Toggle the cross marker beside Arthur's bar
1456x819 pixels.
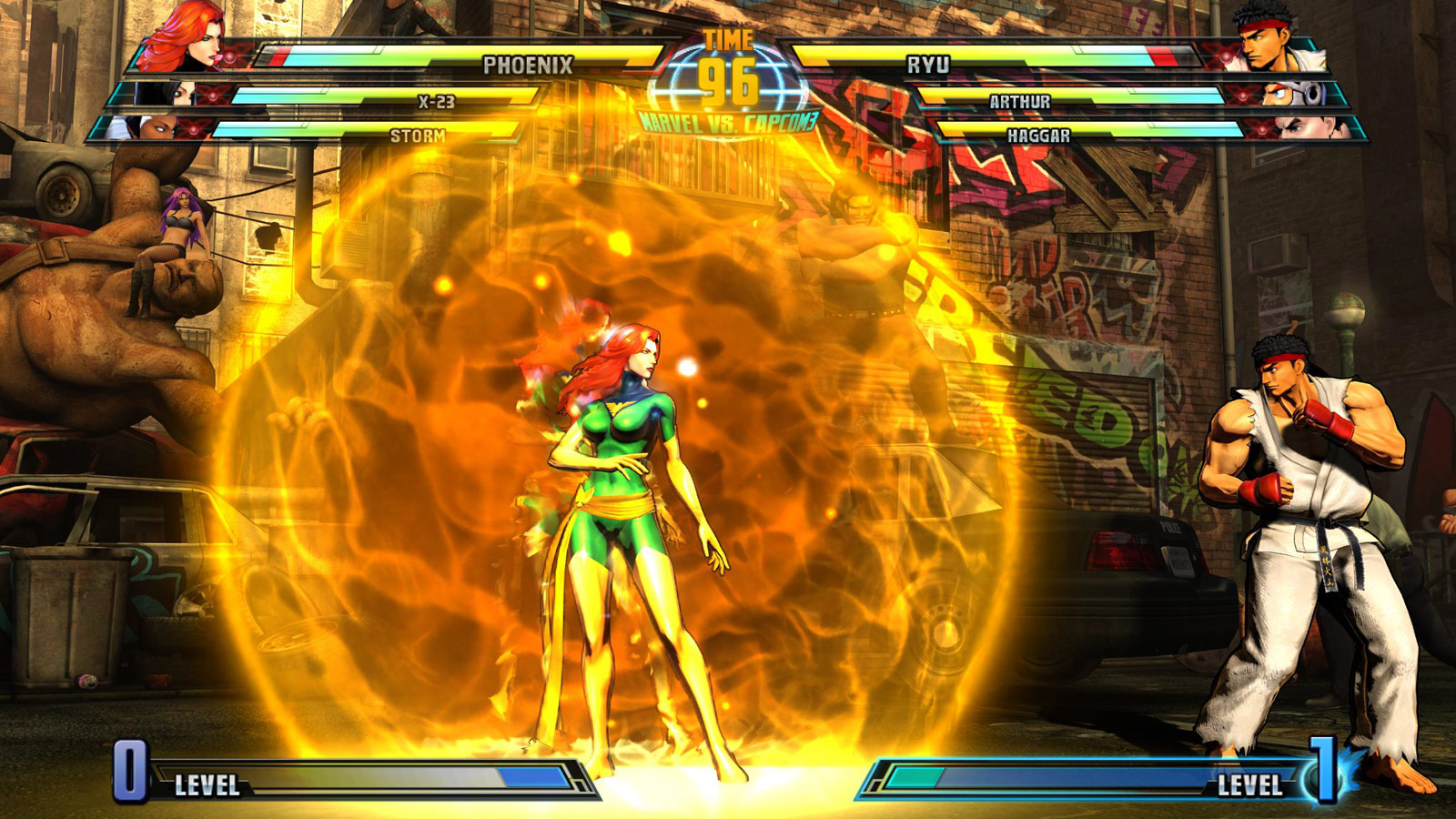click(1242, 96)
